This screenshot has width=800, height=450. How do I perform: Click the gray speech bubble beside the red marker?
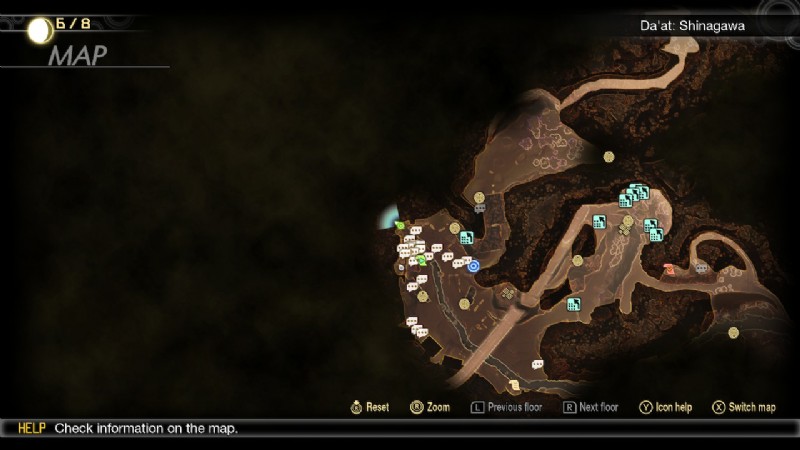pyautogui.click(x=702, y=268)
